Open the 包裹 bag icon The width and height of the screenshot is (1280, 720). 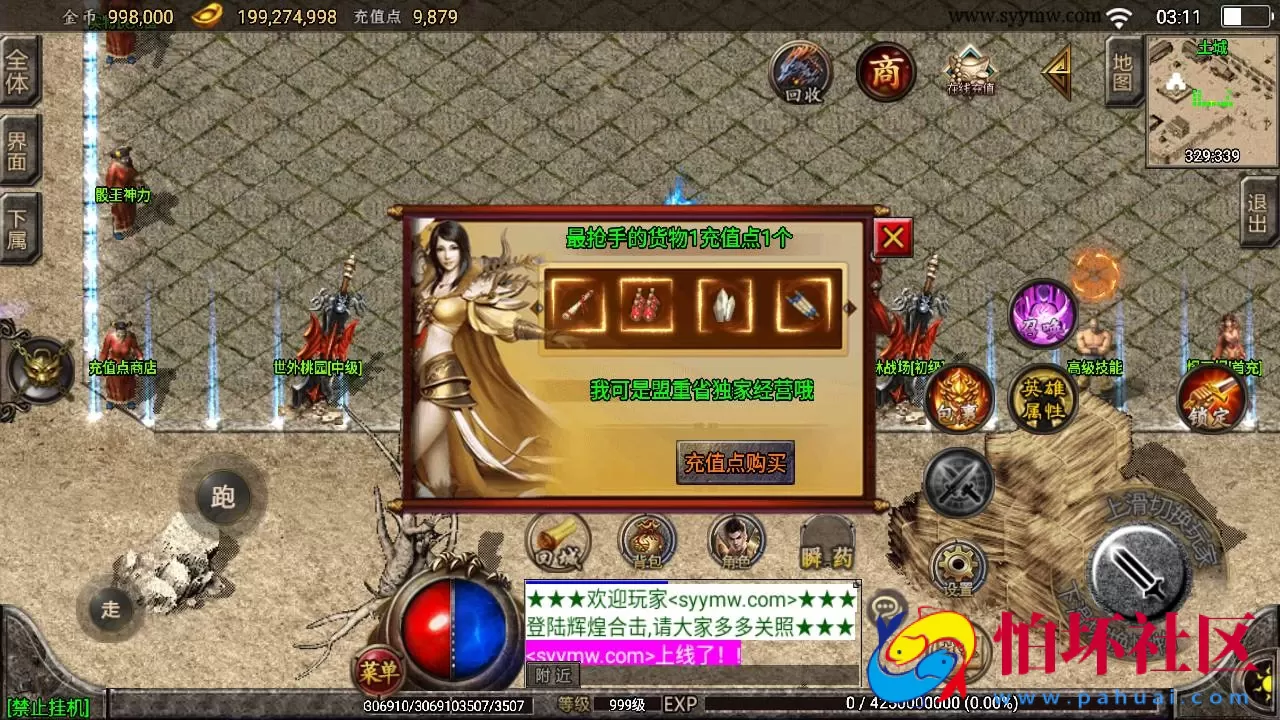coord(959,398)
